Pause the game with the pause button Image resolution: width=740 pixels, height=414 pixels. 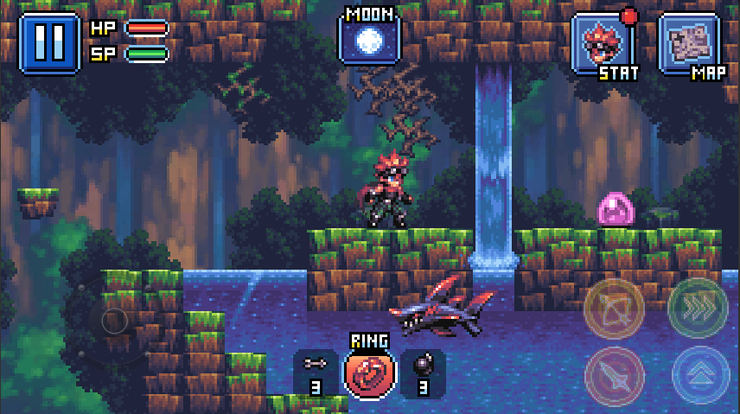(x=49, y=42)
